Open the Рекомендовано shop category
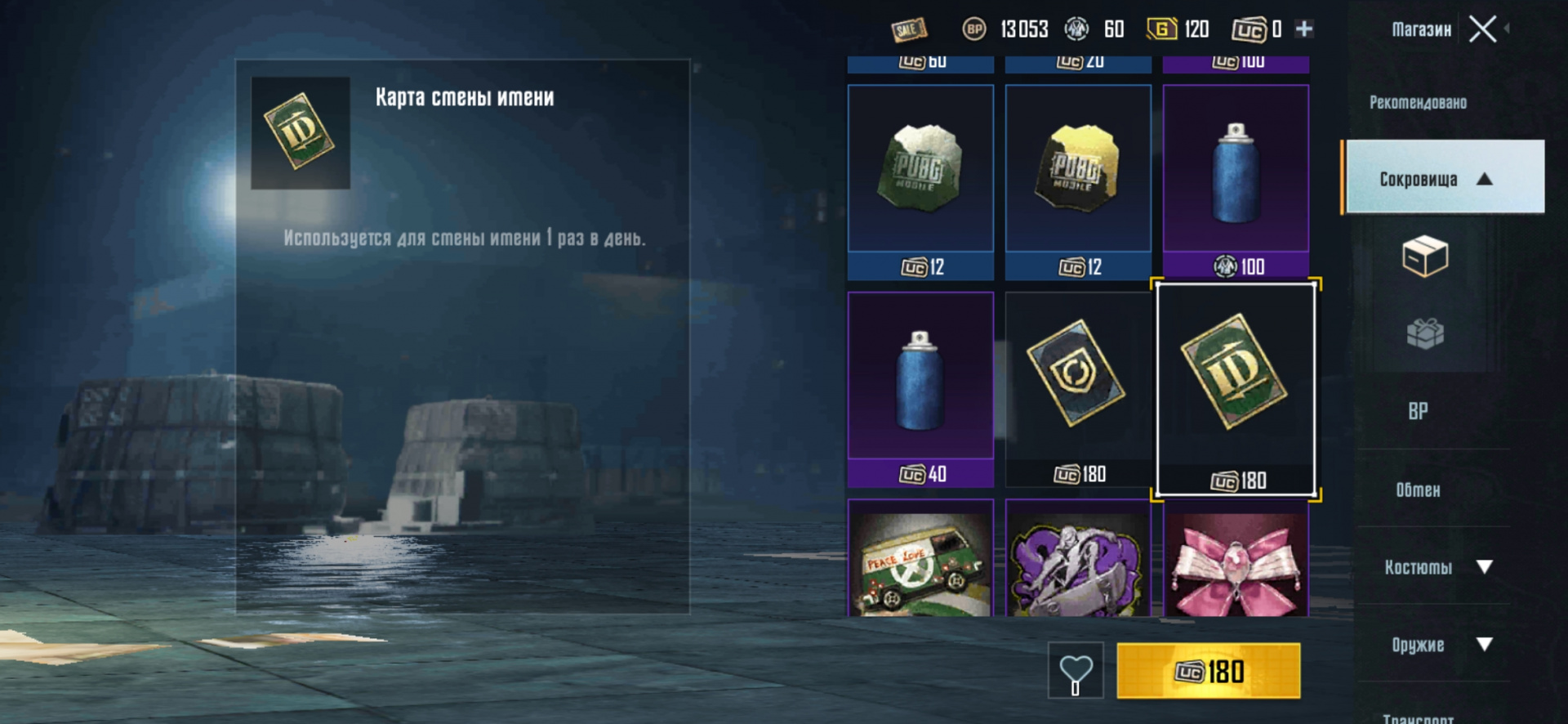 coord(1418,103)
